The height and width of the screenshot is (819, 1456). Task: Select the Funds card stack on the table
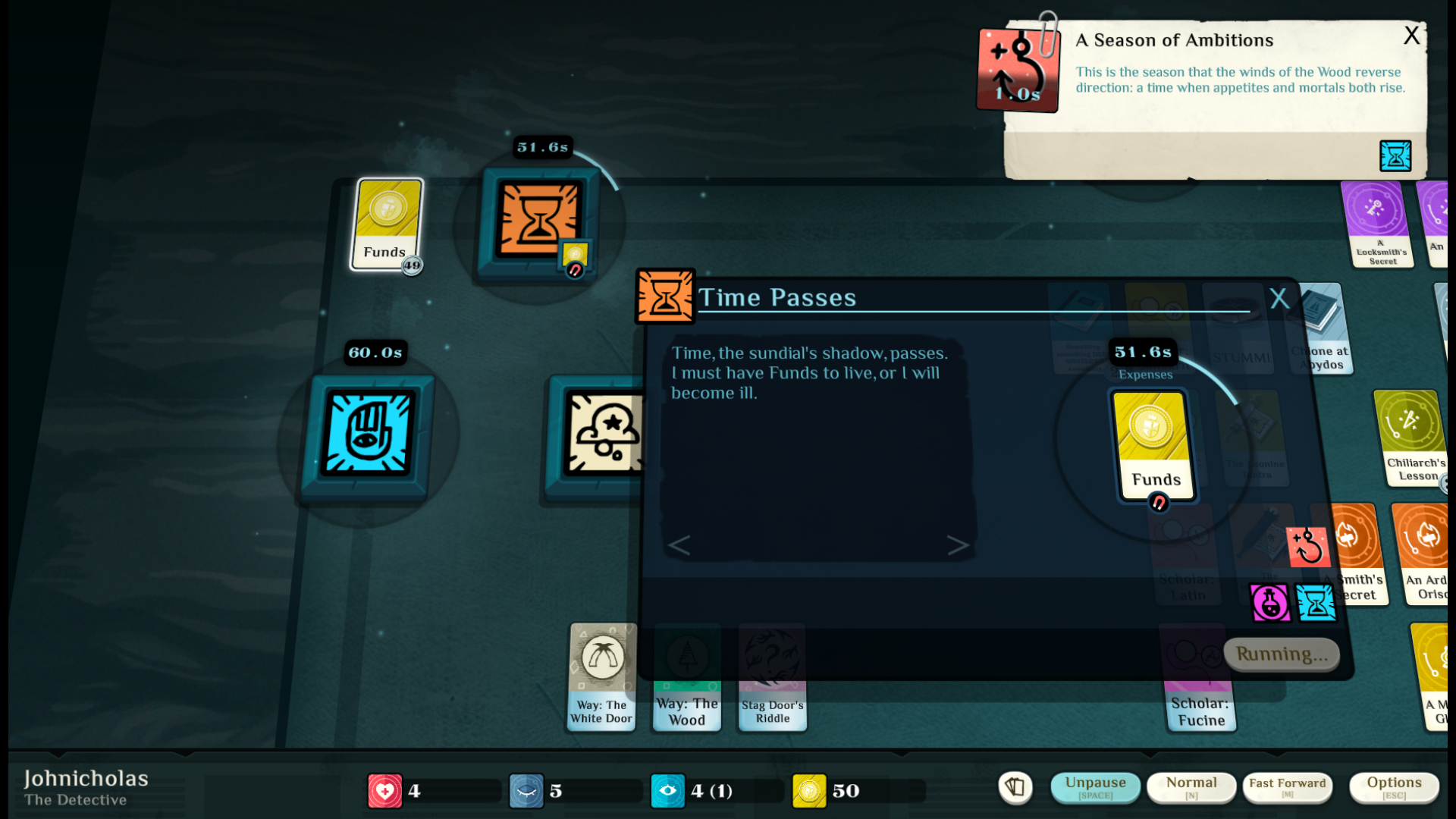[387, 224]
